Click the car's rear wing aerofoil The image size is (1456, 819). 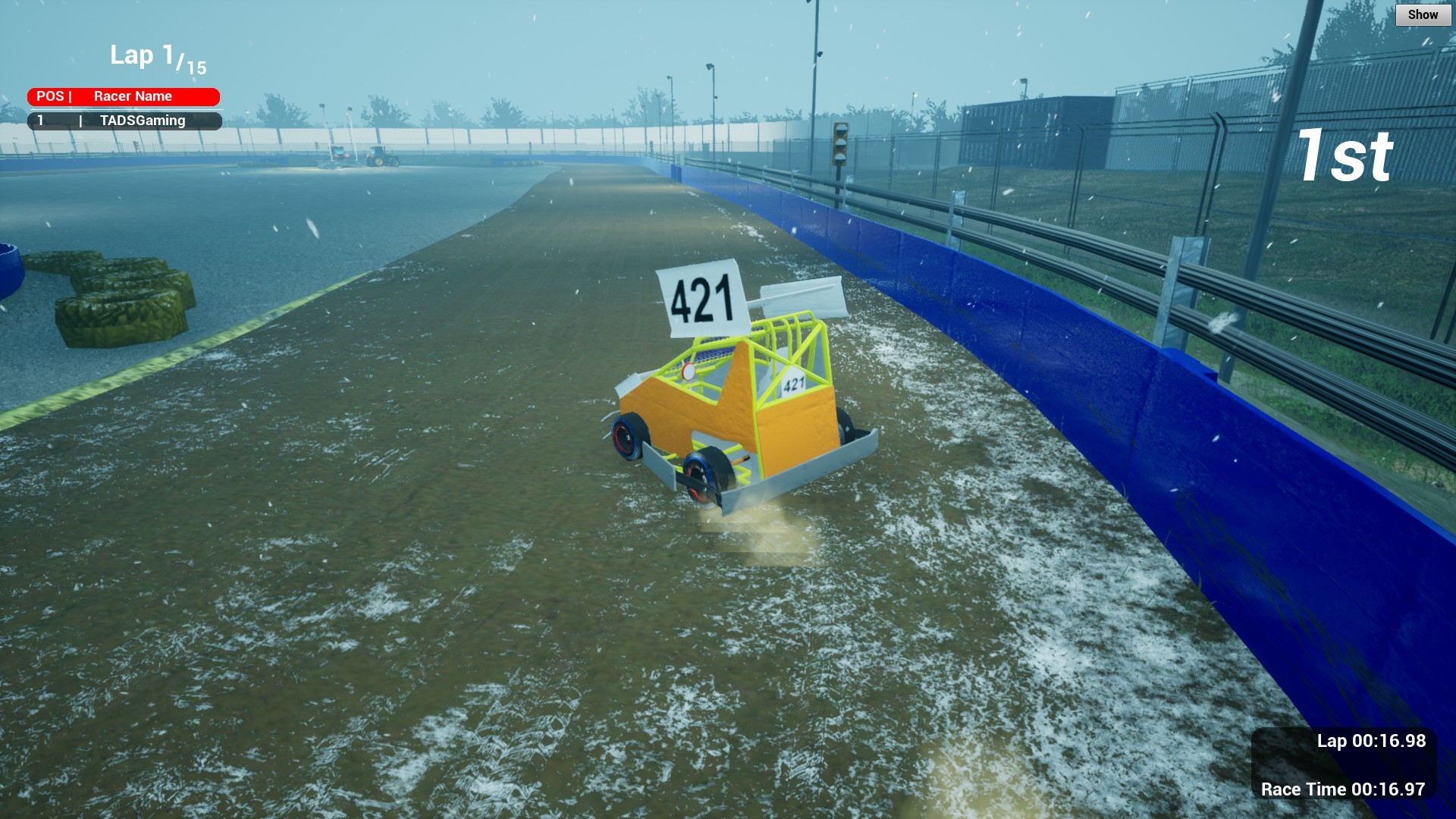(798, 296)
